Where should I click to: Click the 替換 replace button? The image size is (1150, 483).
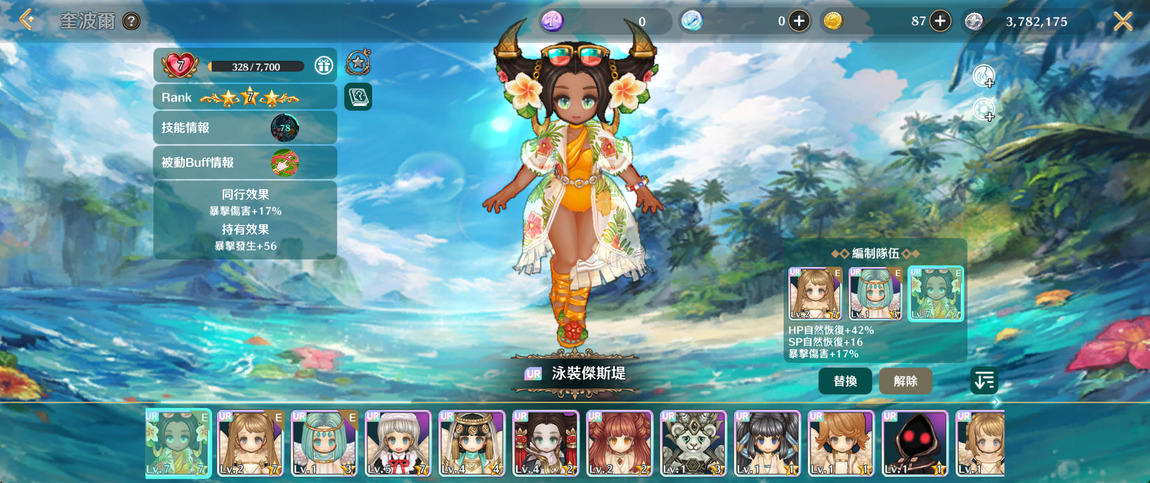tap(845, 381)
